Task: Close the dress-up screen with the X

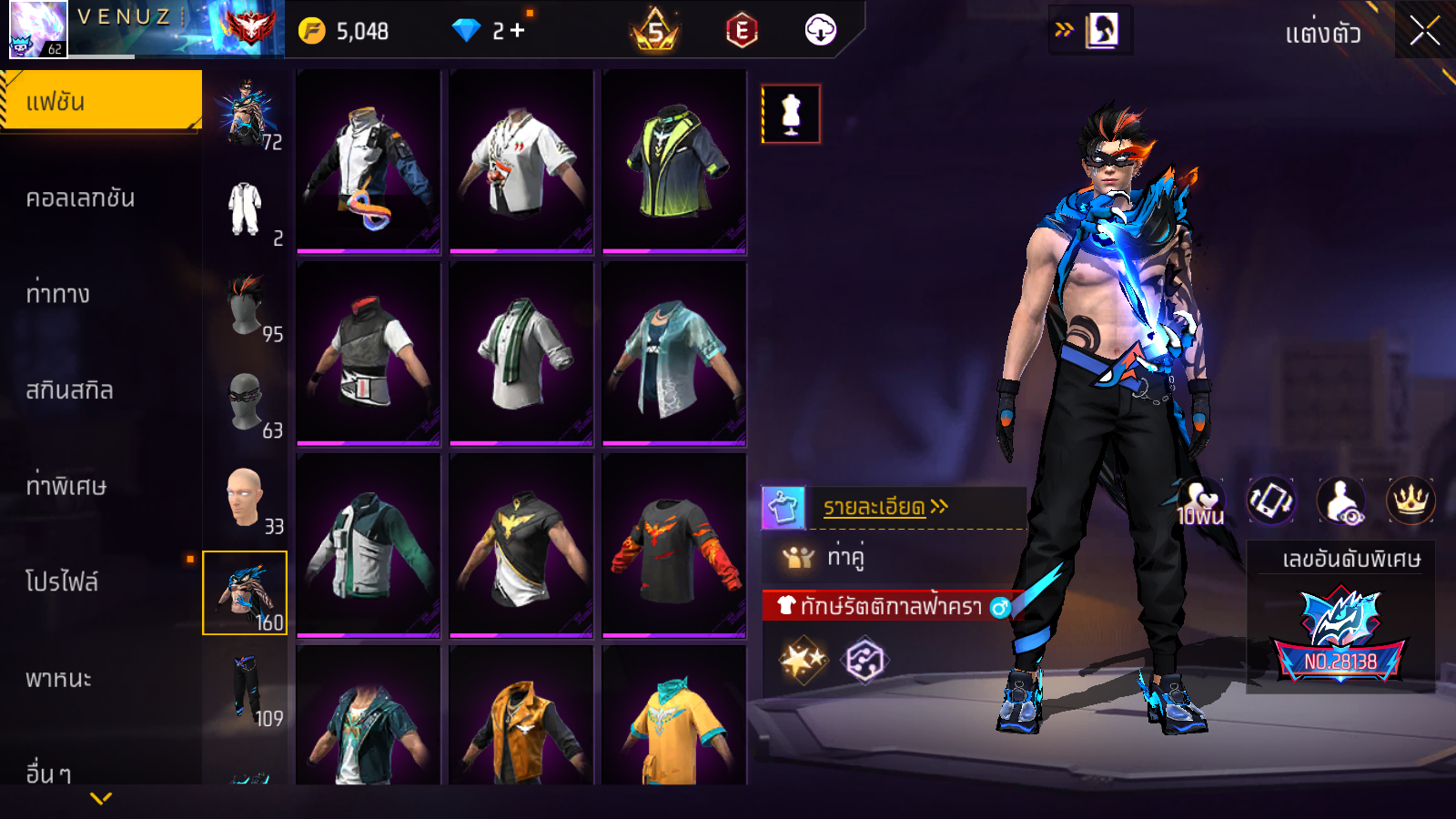Action: [1424, 31]
